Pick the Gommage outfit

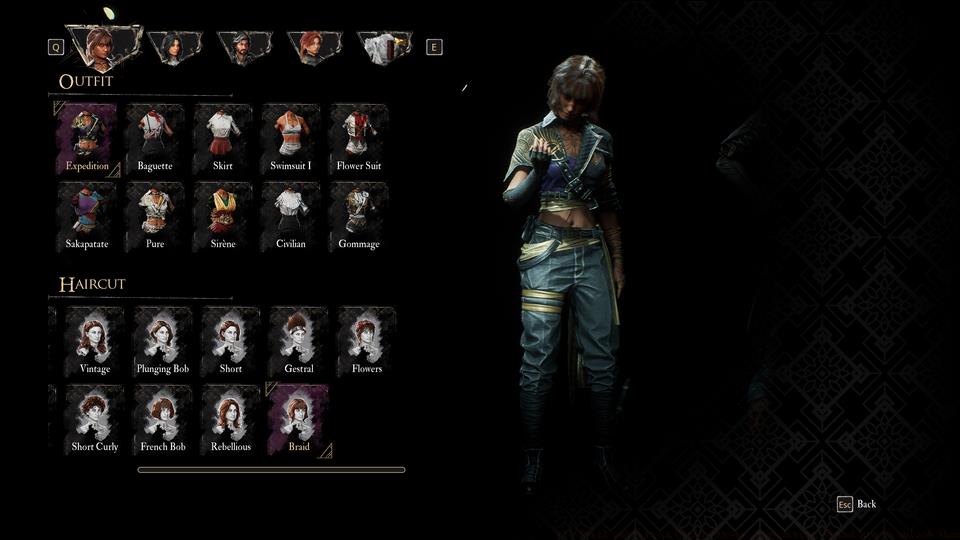pyautogui.click(x=359, y=216)
